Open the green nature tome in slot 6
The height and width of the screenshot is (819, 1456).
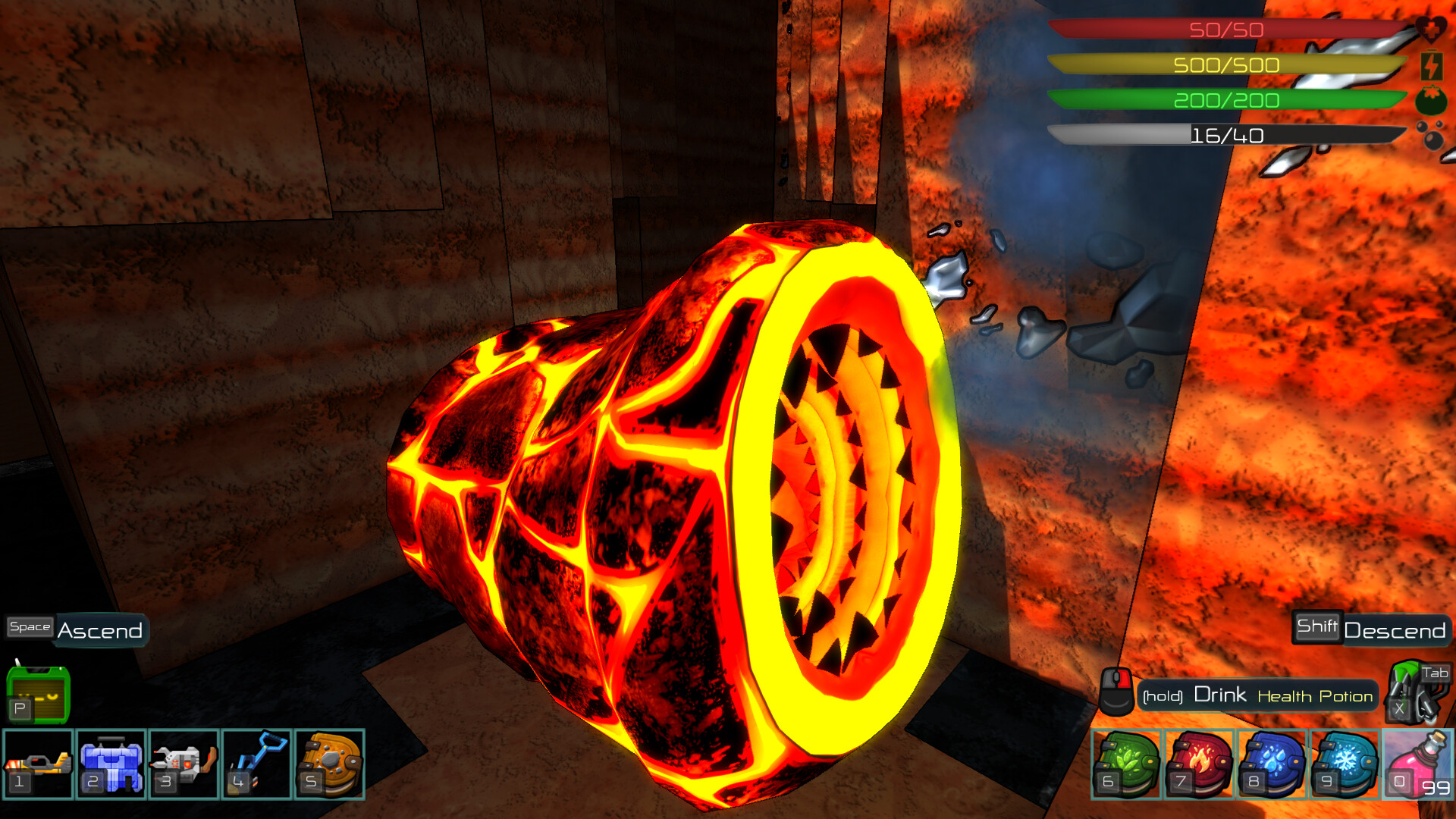[x=1125, y=764]
